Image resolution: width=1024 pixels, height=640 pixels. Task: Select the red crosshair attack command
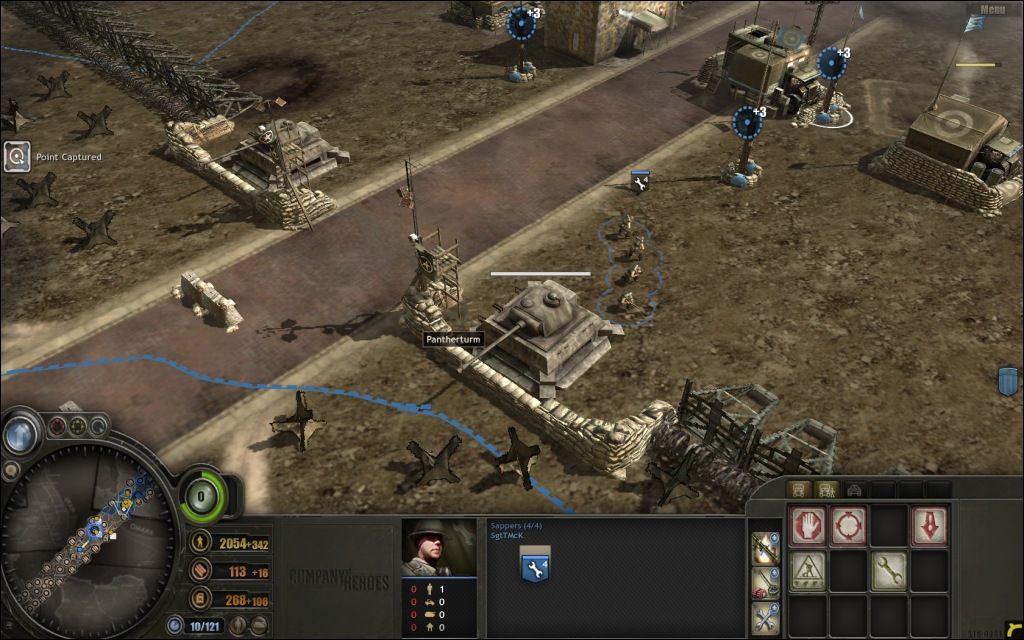pyautogui.click(x=849, y=527)
